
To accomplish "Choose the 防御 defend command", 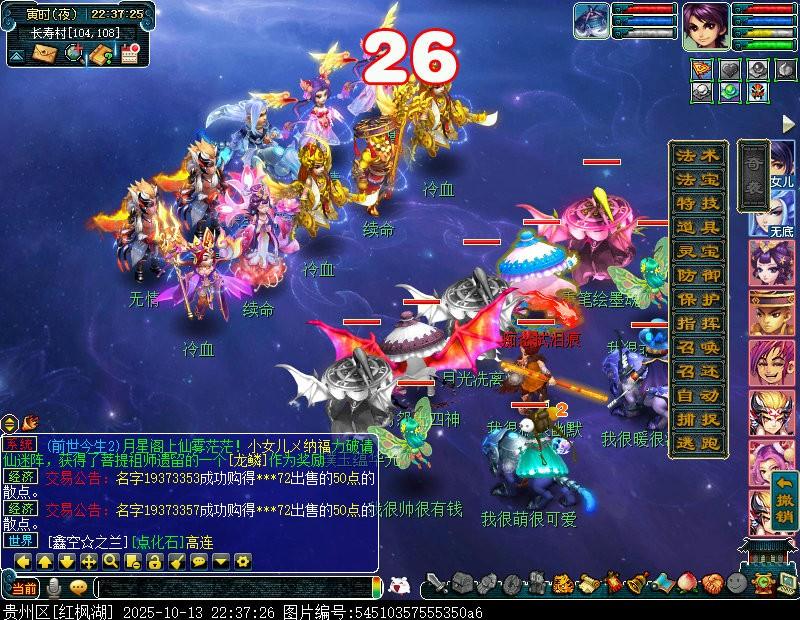I will pos(698,275).
